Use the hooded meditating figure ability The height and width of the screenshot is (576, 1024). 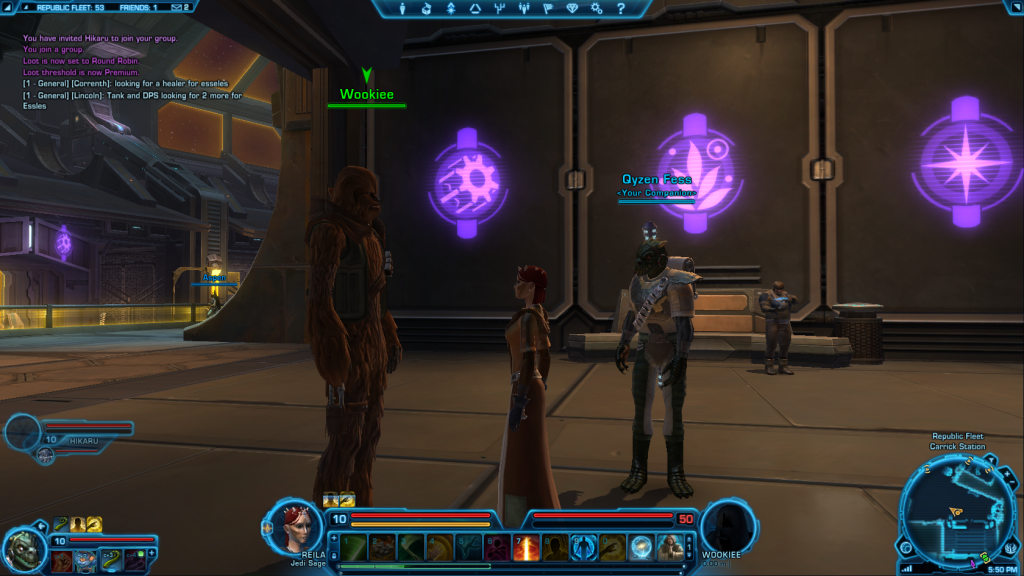(x=670, y=546)
